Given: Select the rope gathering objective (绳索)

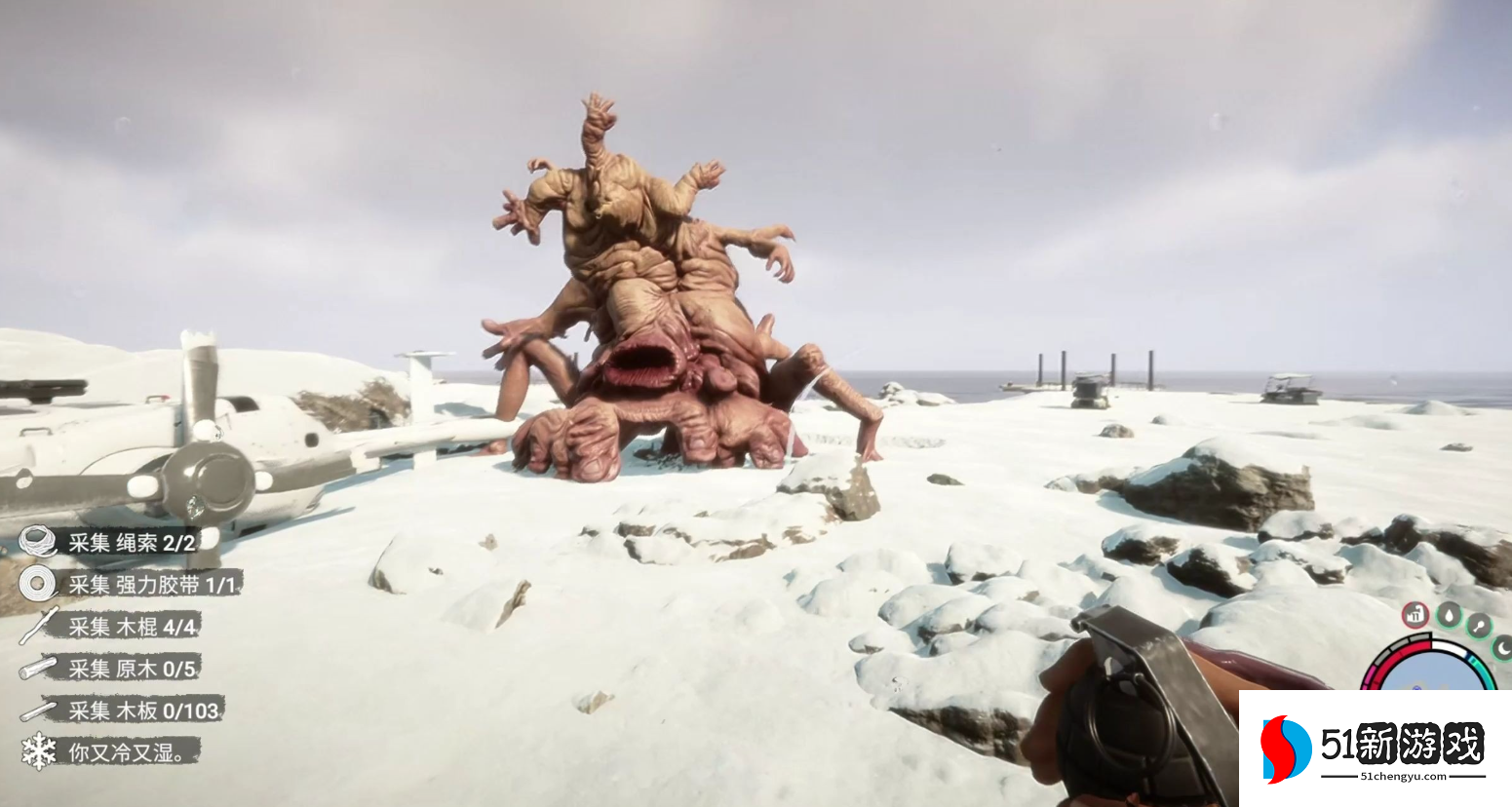Looking at the screenshot, I should [x=132, y=542].
